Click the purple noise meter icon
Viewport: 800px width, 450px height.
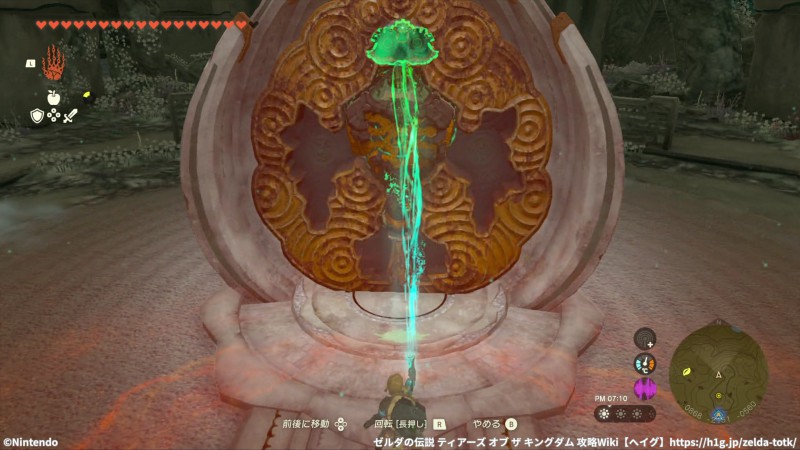pyautogui.click(x=645, y=388)
